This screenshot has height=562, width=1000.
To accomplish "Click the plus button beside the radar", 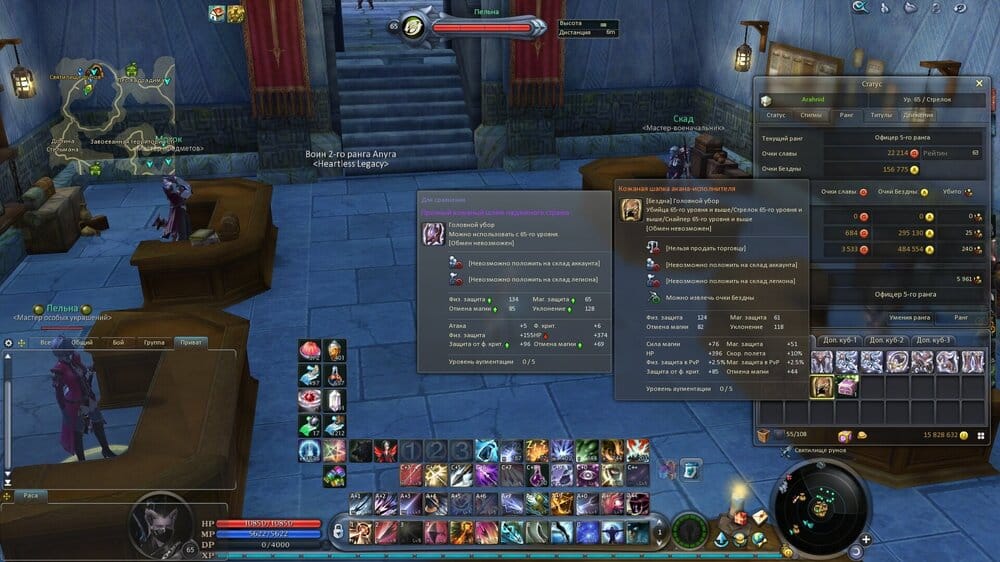I will [865, 539].
